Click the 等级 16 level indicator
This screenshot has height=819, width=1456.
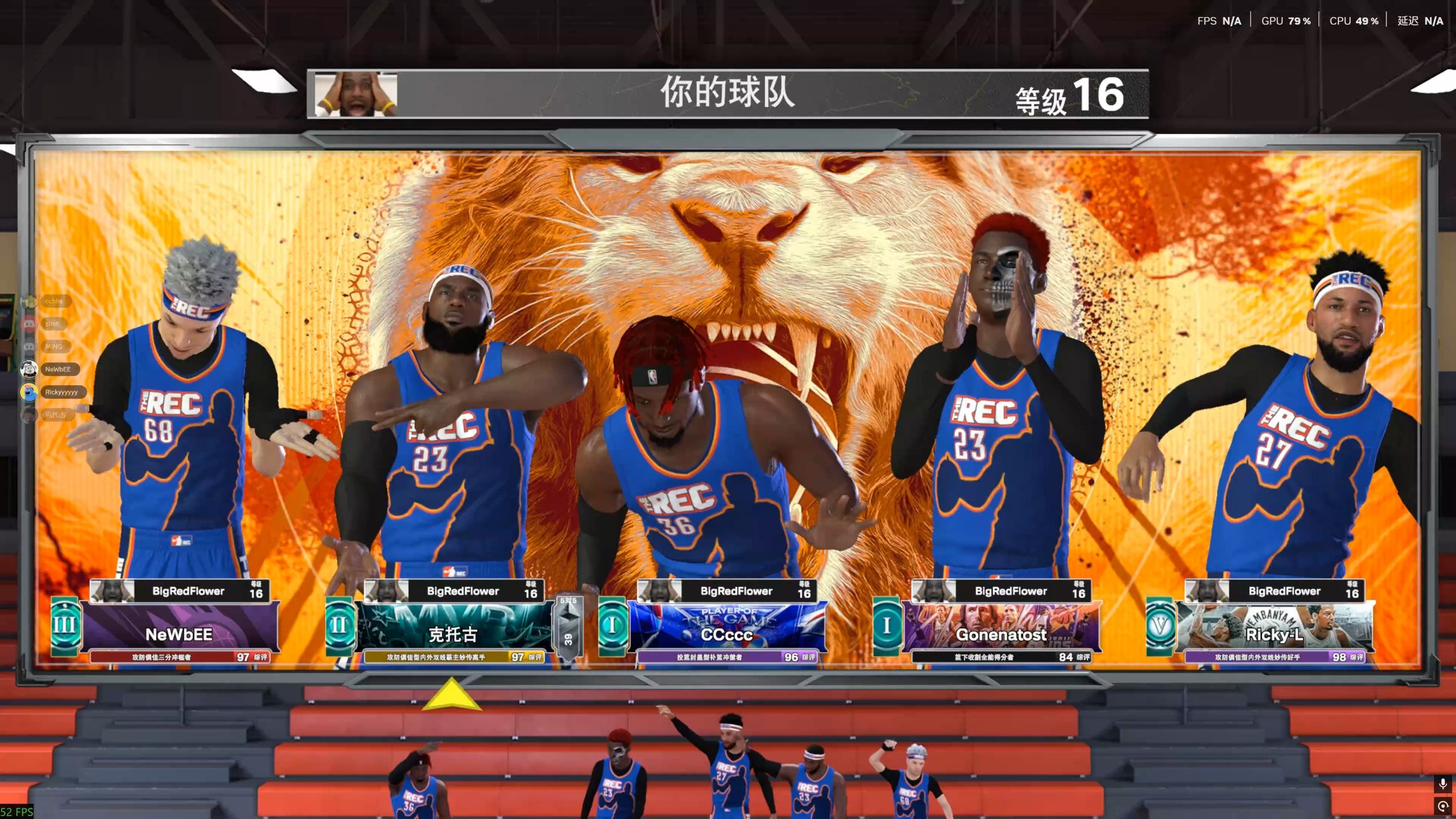1070,96
